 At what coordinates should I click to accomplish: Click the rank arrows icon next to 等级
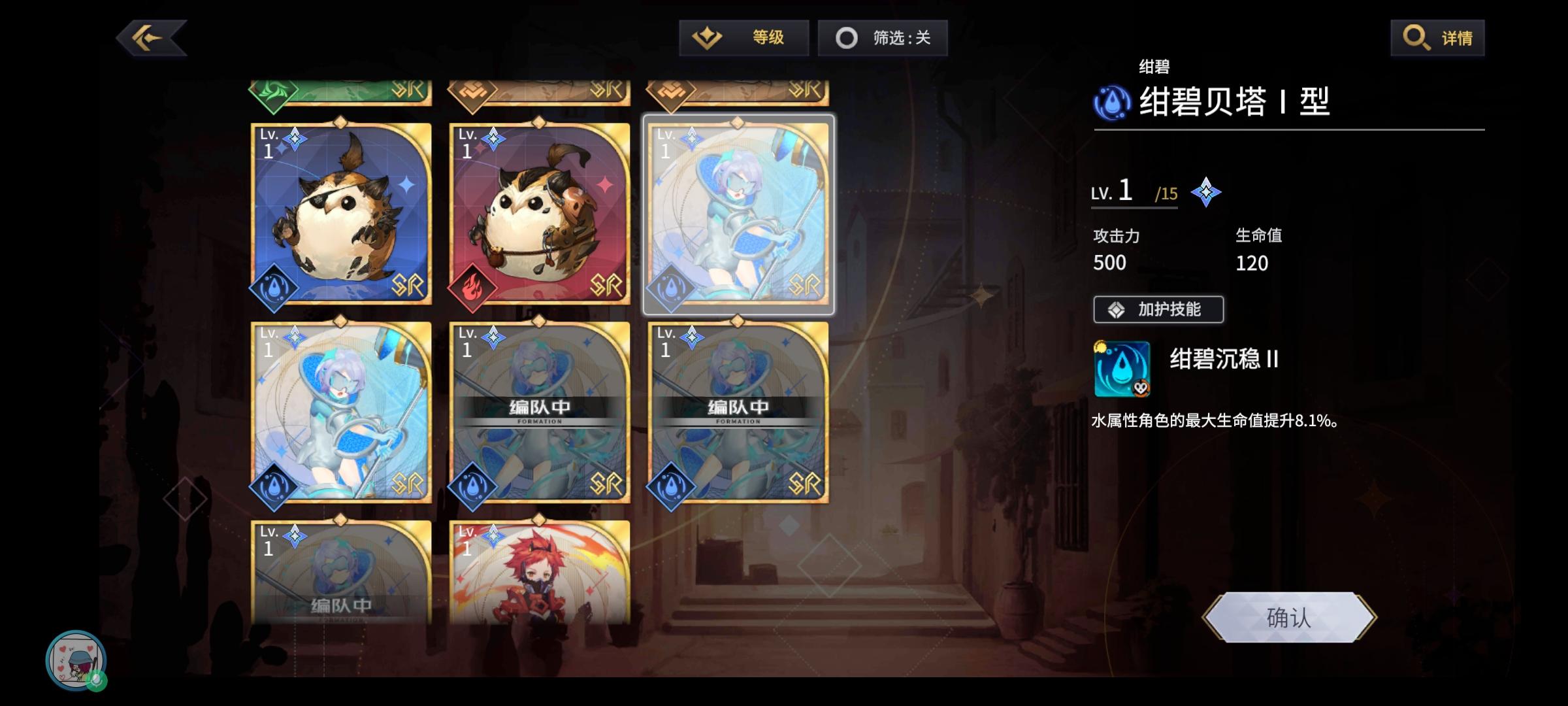point(708,37)
